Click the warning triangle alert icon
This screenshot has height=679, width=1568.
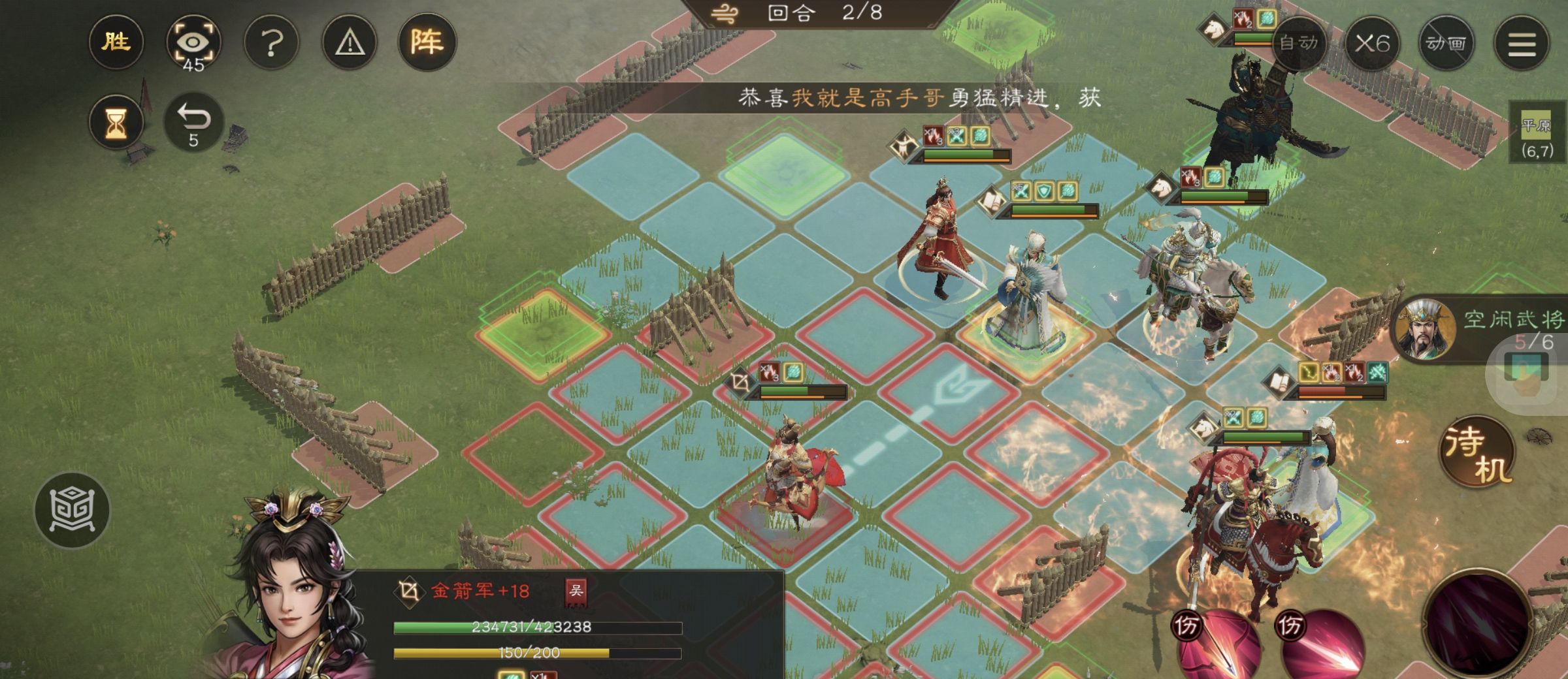tap(348, 42)
